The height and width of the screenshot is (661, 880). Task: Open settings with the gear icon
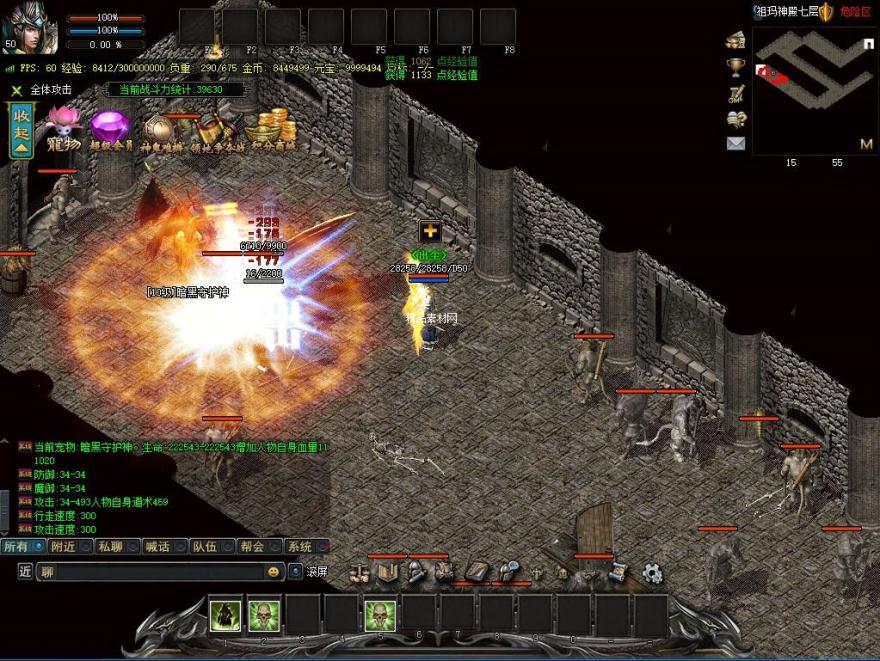652,573
